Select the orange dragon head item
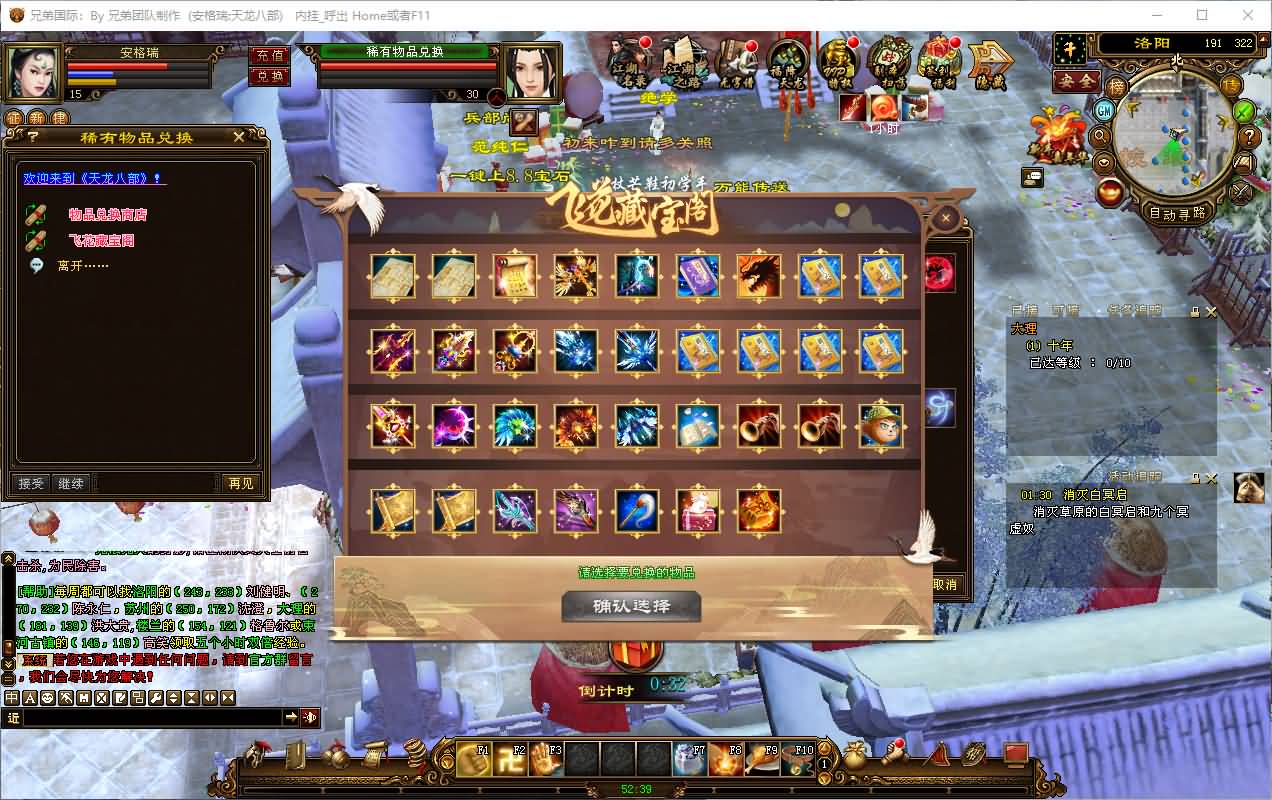This screenshot has height=800, width=1272. [758, 277]
